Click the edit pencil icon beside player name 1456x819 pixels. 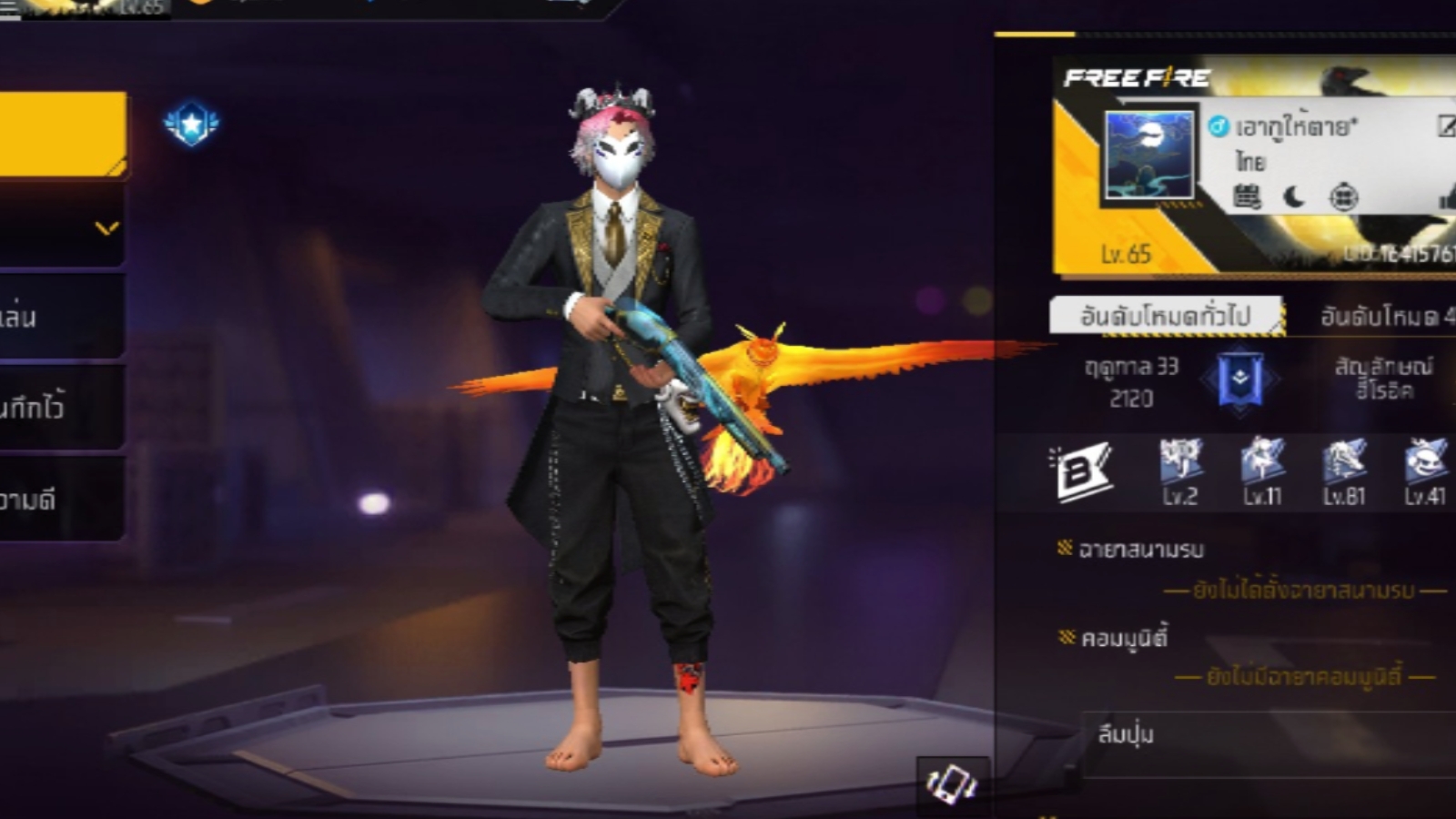(x=1446, y=126)
